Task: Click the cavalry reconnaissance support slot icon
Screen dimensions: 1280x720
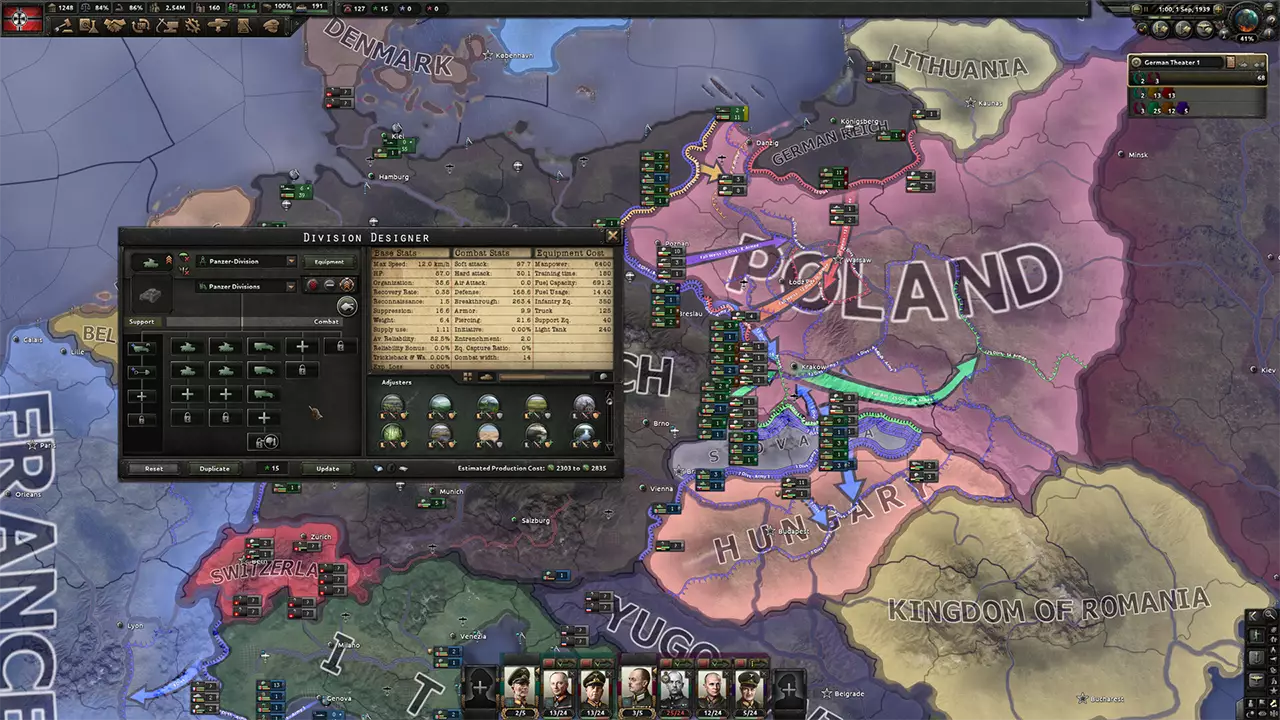Action: pyautogui.click(x=142, y=347)
